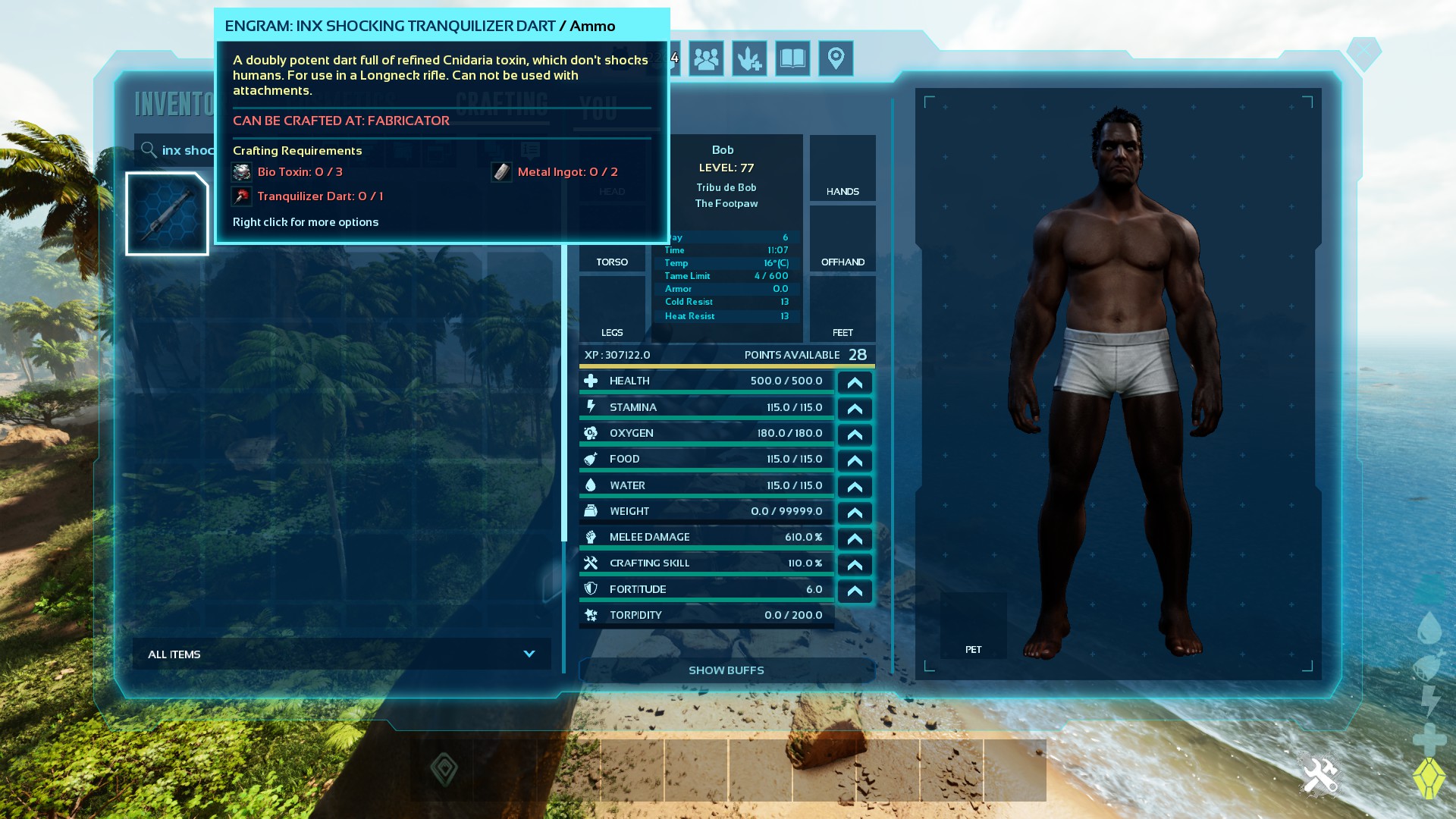Click the magnifier icon in the search bar
This screenshot has height=819, width=1456.
coord(149,150)
